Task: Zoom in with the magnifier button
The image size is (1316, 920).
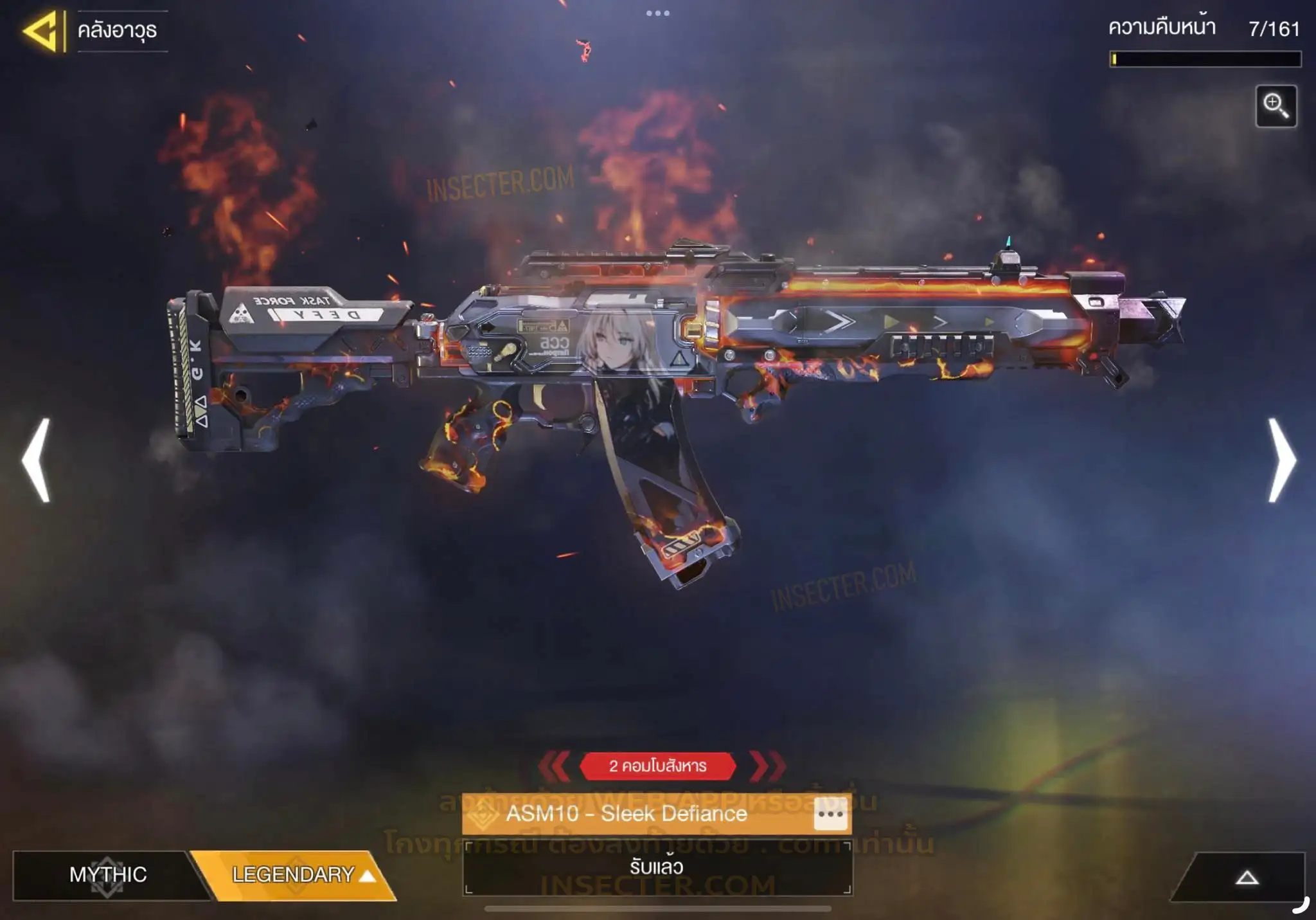Action: (x=1276, y=106)
